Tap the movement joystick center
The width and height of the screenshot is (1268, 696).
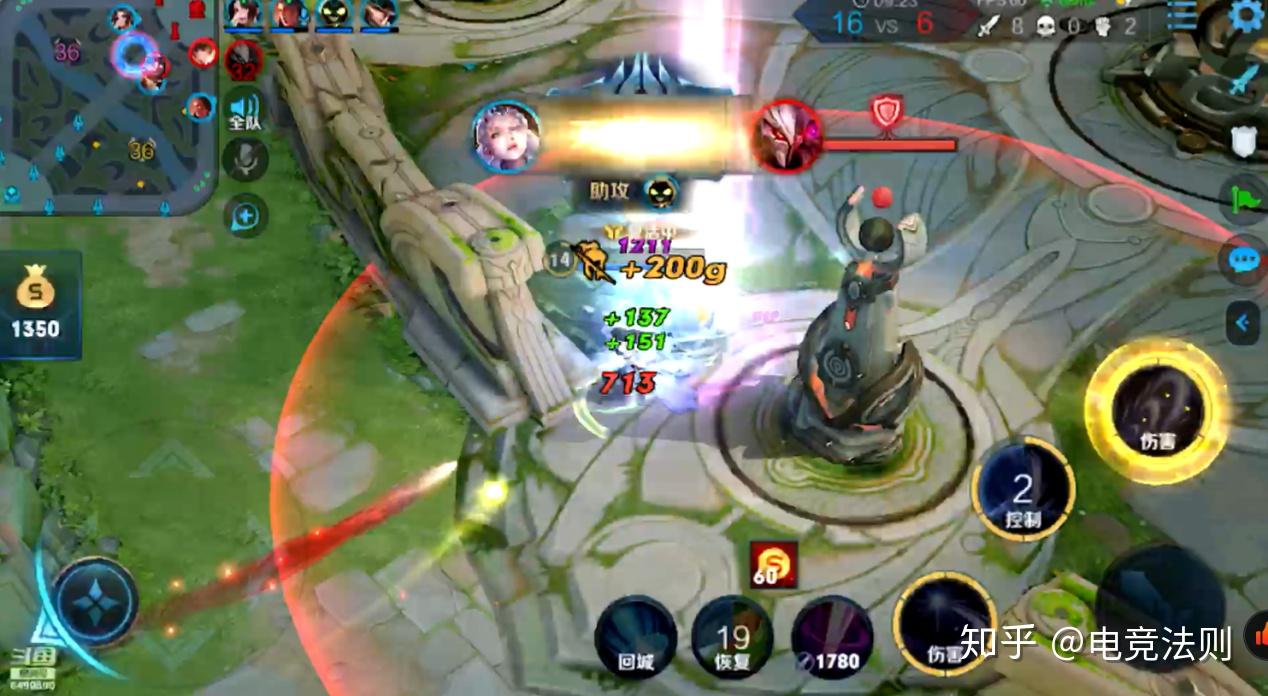pyautogui.click(x=96, y=603)
